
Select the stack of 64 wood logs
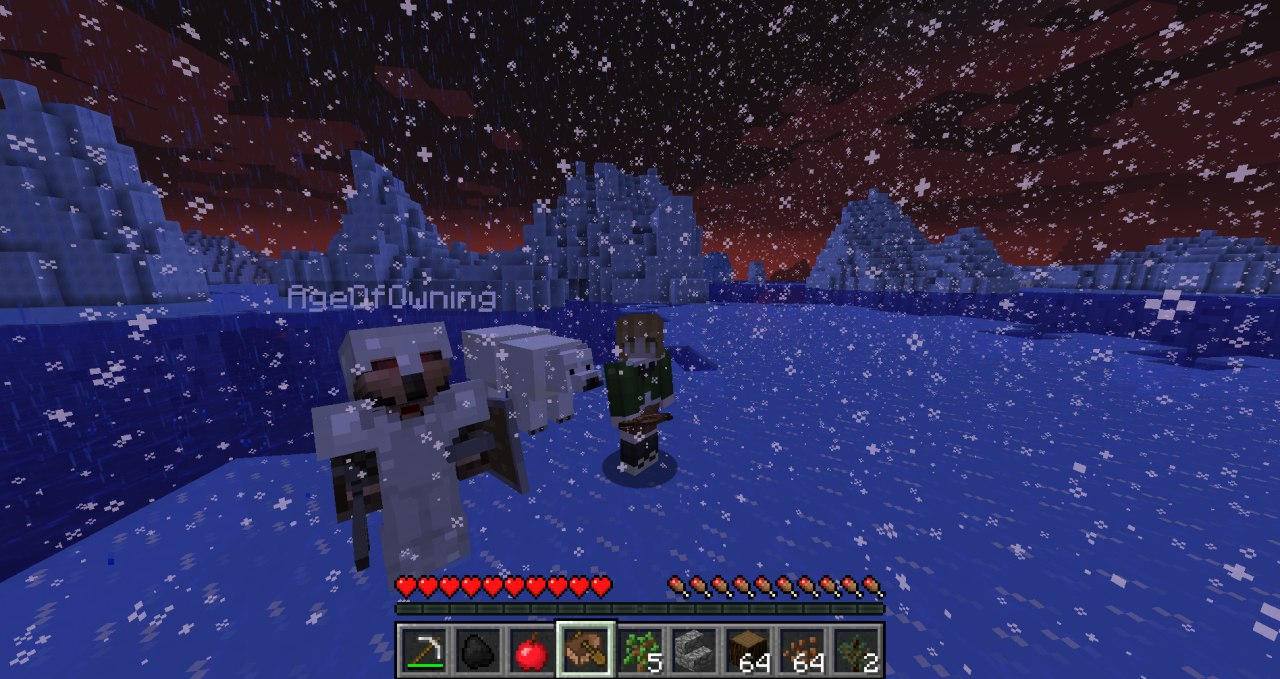click(747, 651)
